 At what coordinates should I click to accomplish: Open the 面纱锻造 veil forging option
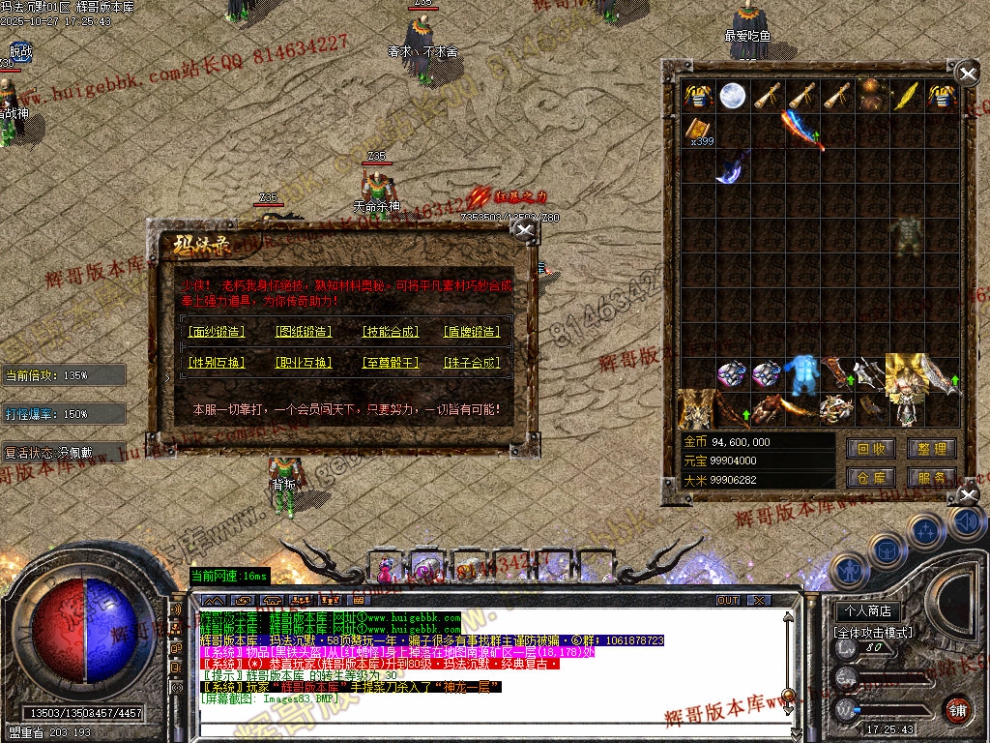216,332
